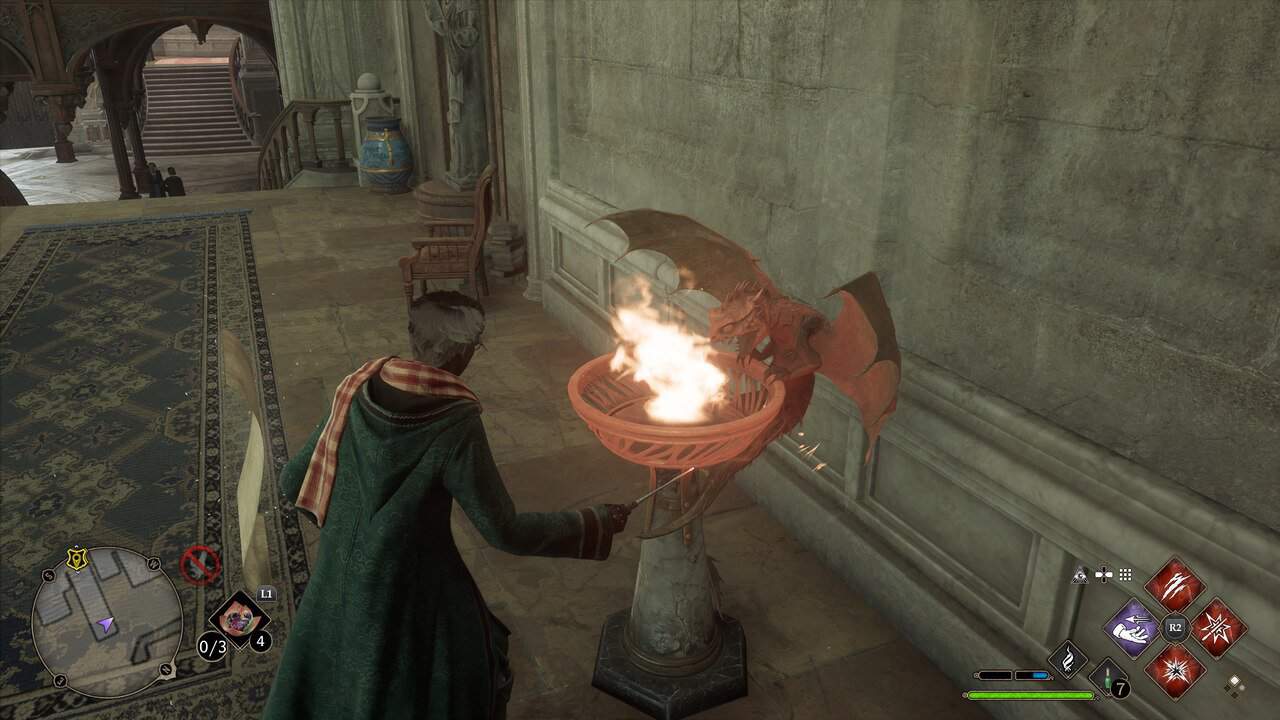The width and height of the screenshot is (1280, 720).
Task: Click the red crossed-out mount icon
Action: [200, 566]
